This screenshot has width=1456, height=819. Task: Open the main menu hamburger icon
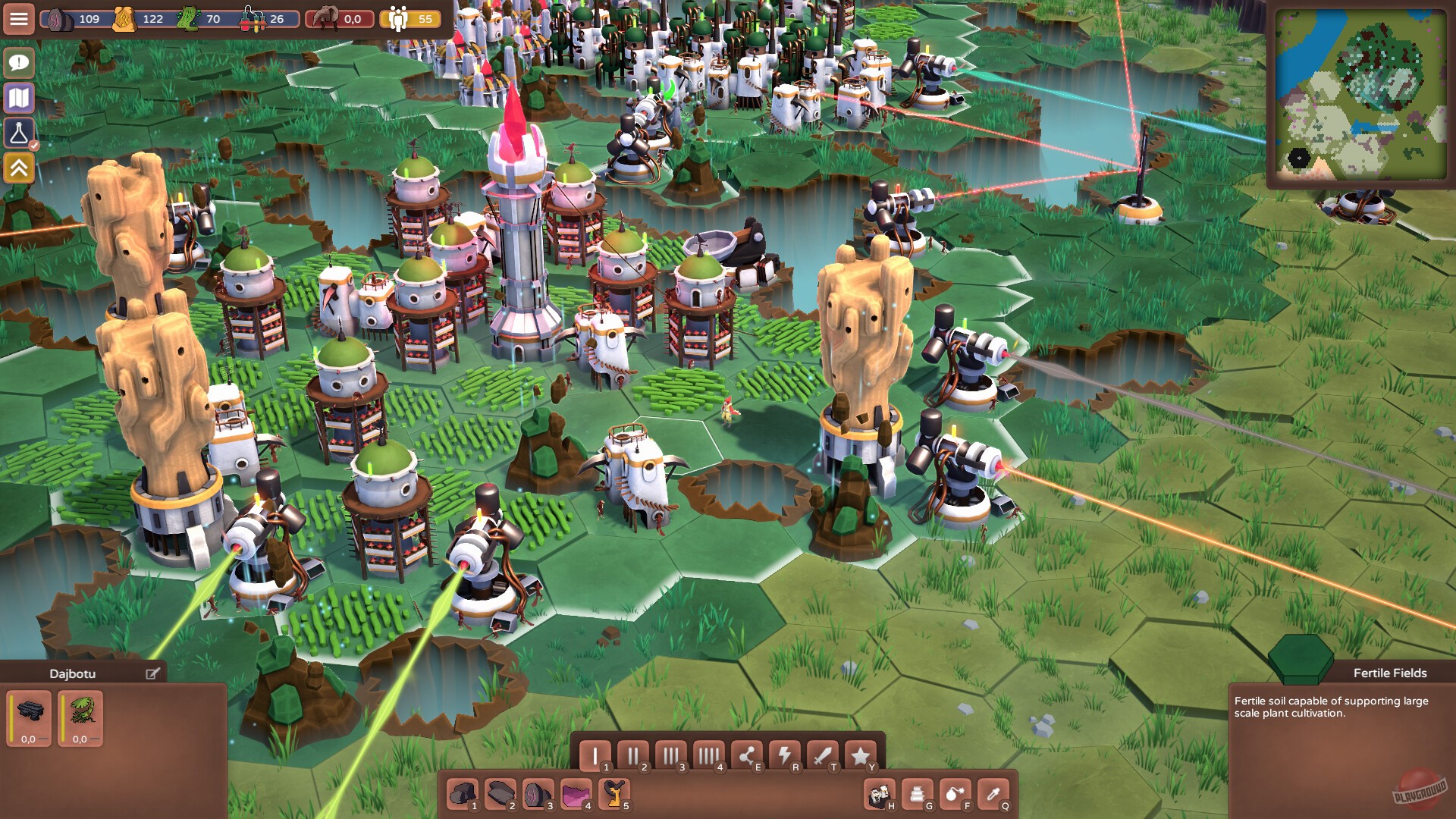(19, 19)
